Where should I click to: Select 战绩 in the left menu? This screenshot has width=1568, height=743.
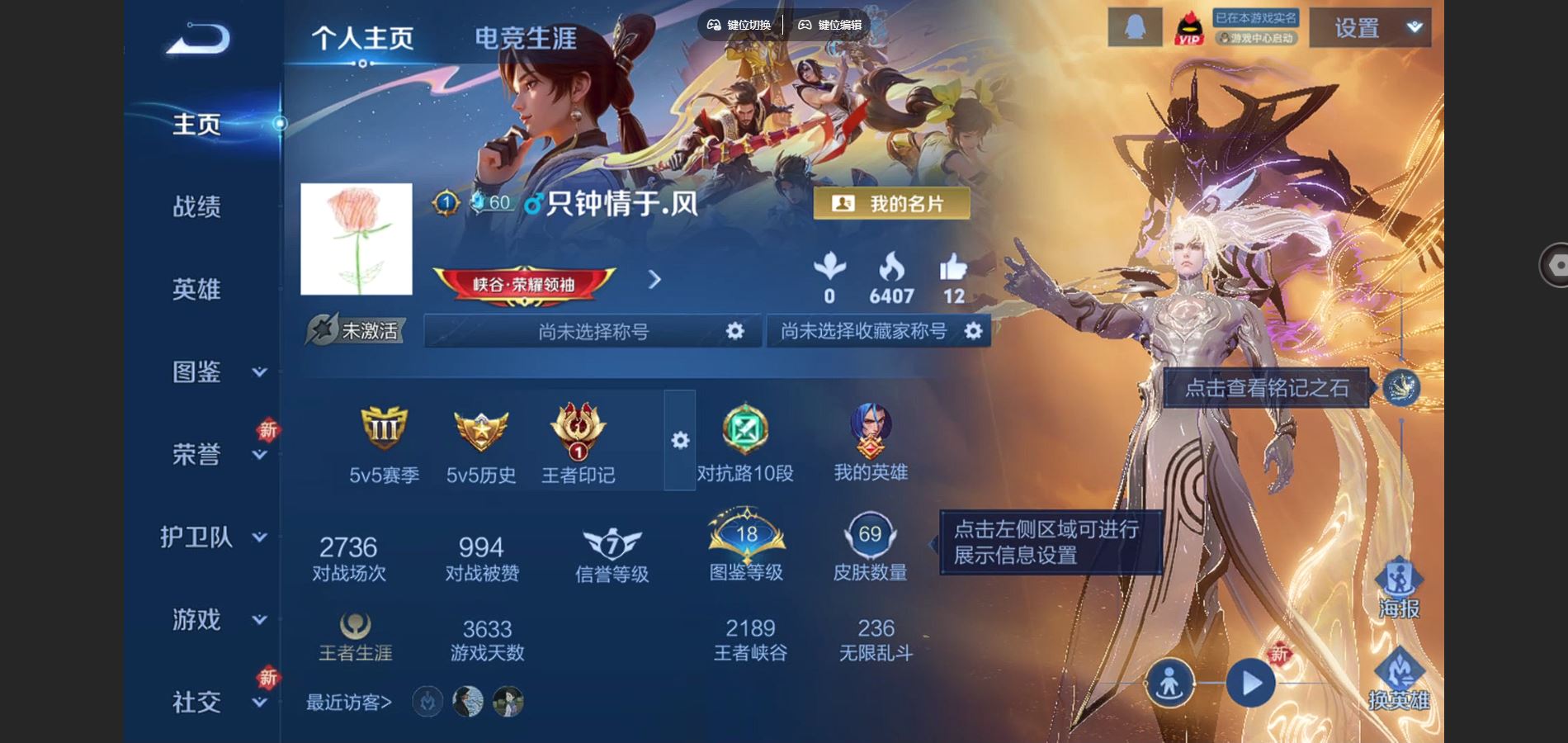coord(198,206)
